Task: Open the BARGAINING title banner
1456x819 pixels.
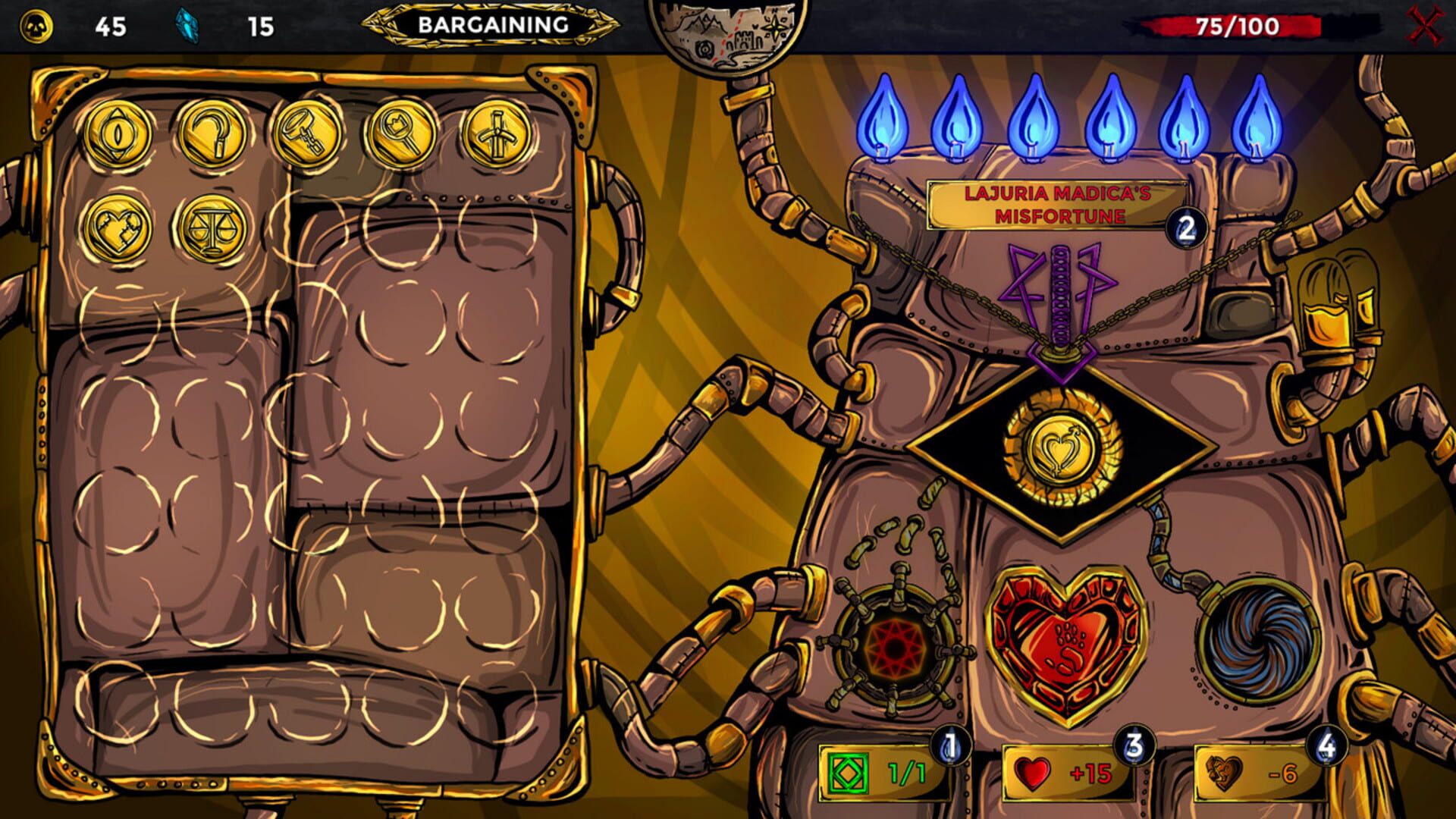Action: pos(494,24)
